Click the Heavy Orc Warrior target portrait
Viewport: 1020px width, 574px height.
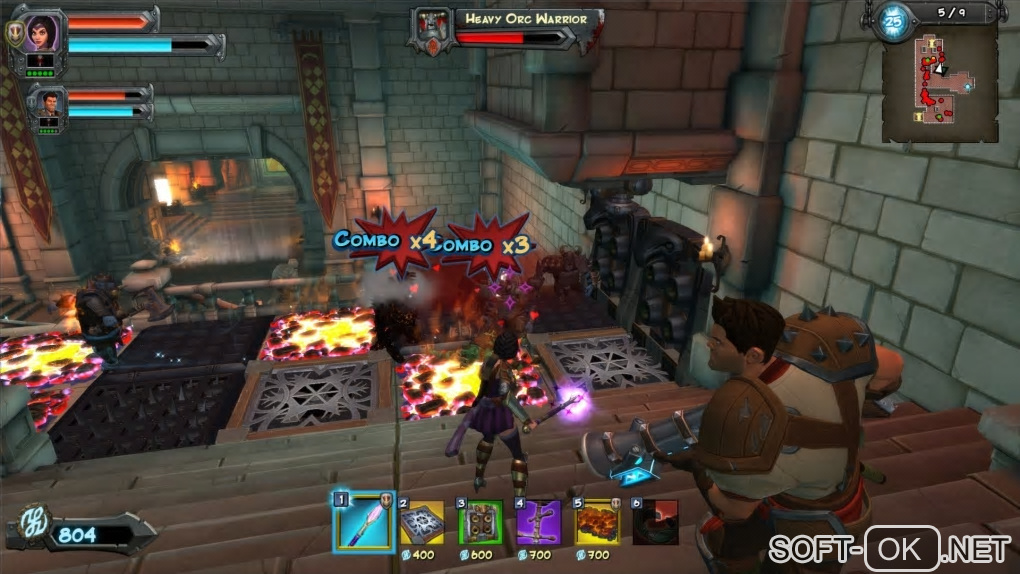point(432,29)
